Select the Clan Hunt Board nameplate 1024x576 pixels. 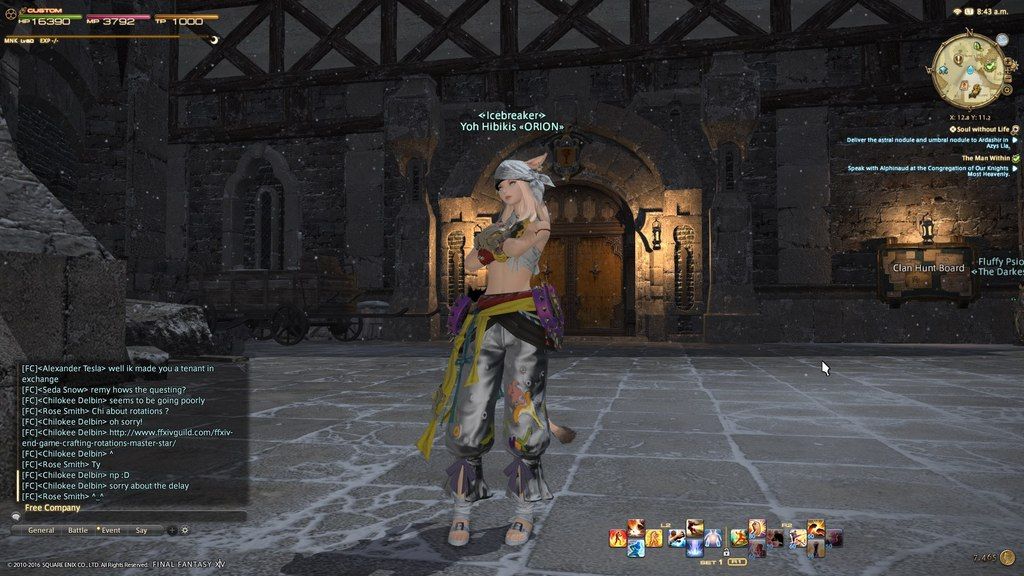click(x=928, y=268)
